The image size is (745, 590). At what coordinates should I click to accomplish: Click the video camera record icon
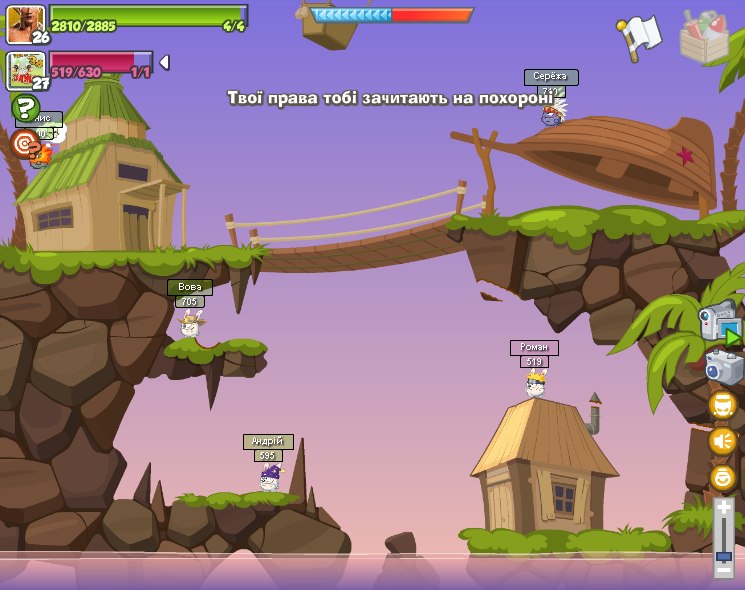(x=719, y=322)
